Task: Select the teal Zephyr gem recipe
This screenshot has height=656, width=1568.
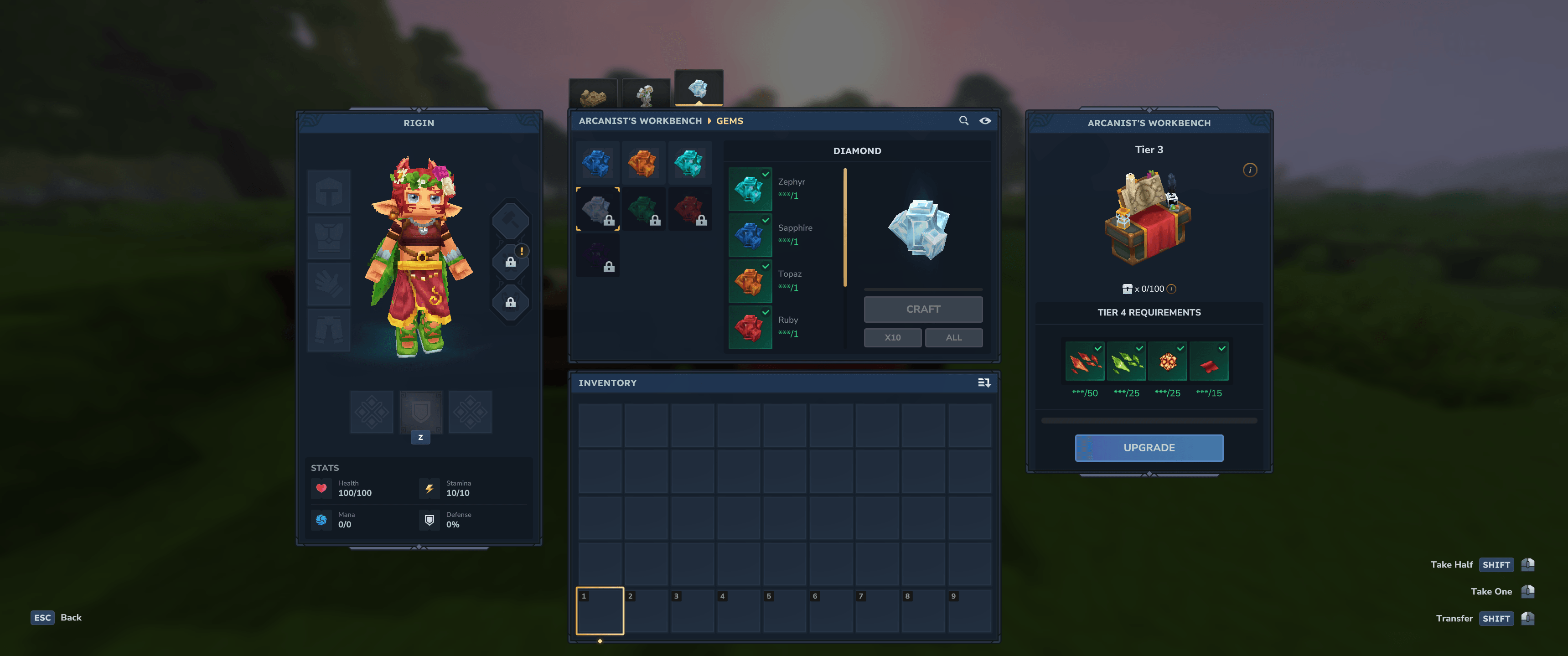Action: coord(690,162)
